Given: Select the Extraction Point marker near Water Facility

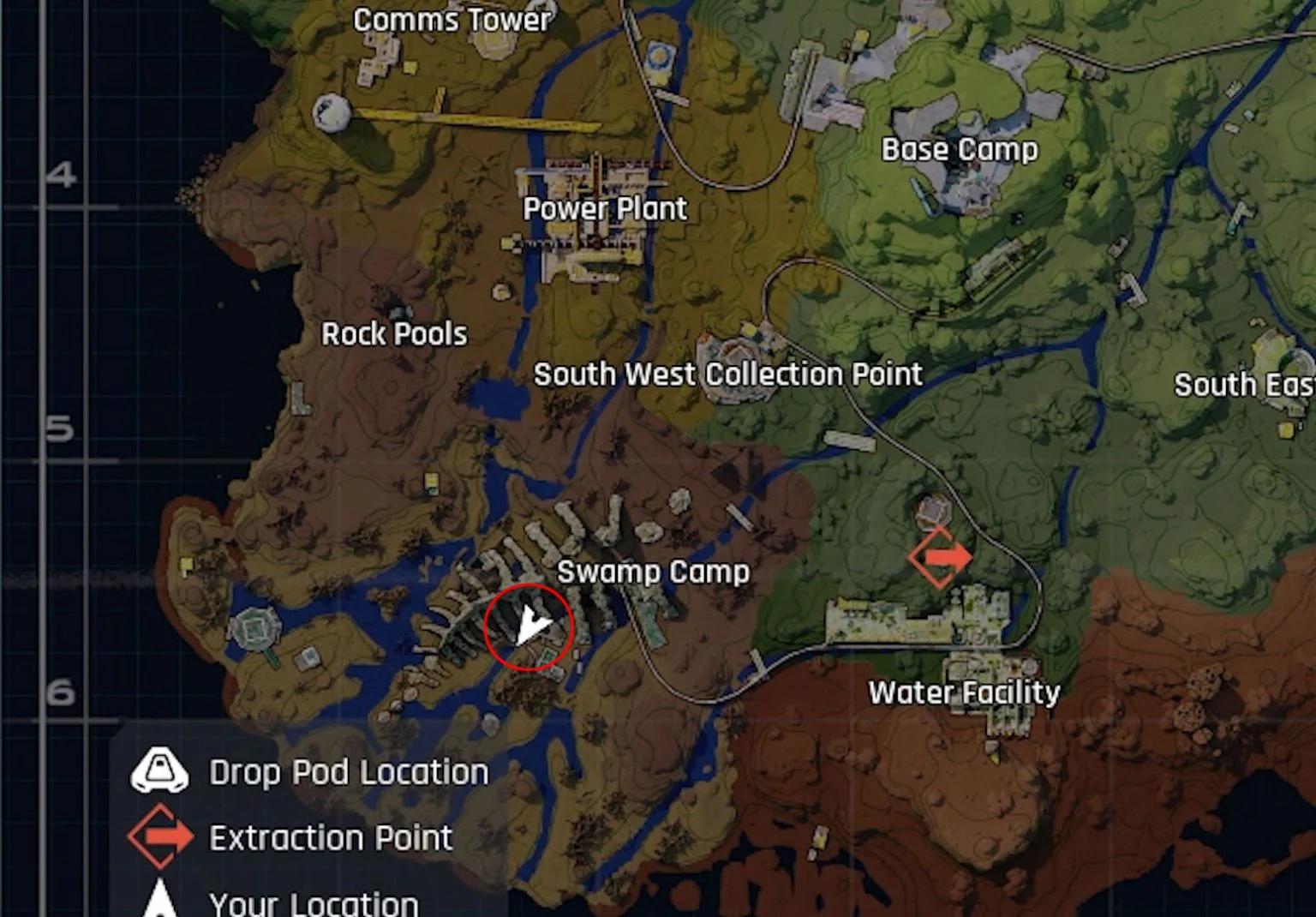Looking at the screenshot, I should [x=939, y=557].
